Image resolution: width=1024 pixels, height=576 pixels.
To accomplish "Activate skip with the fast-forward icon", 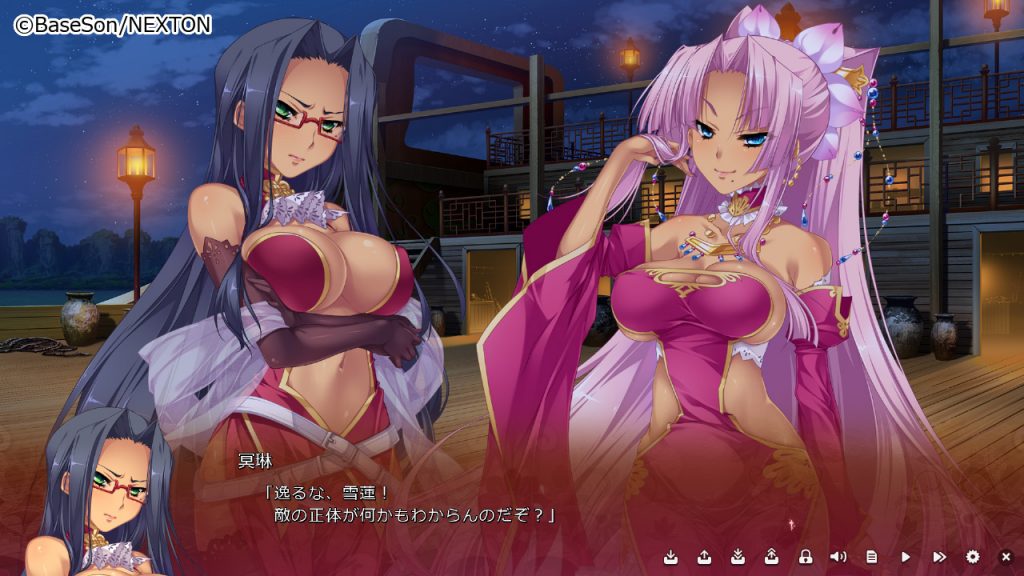I will 939,557.
